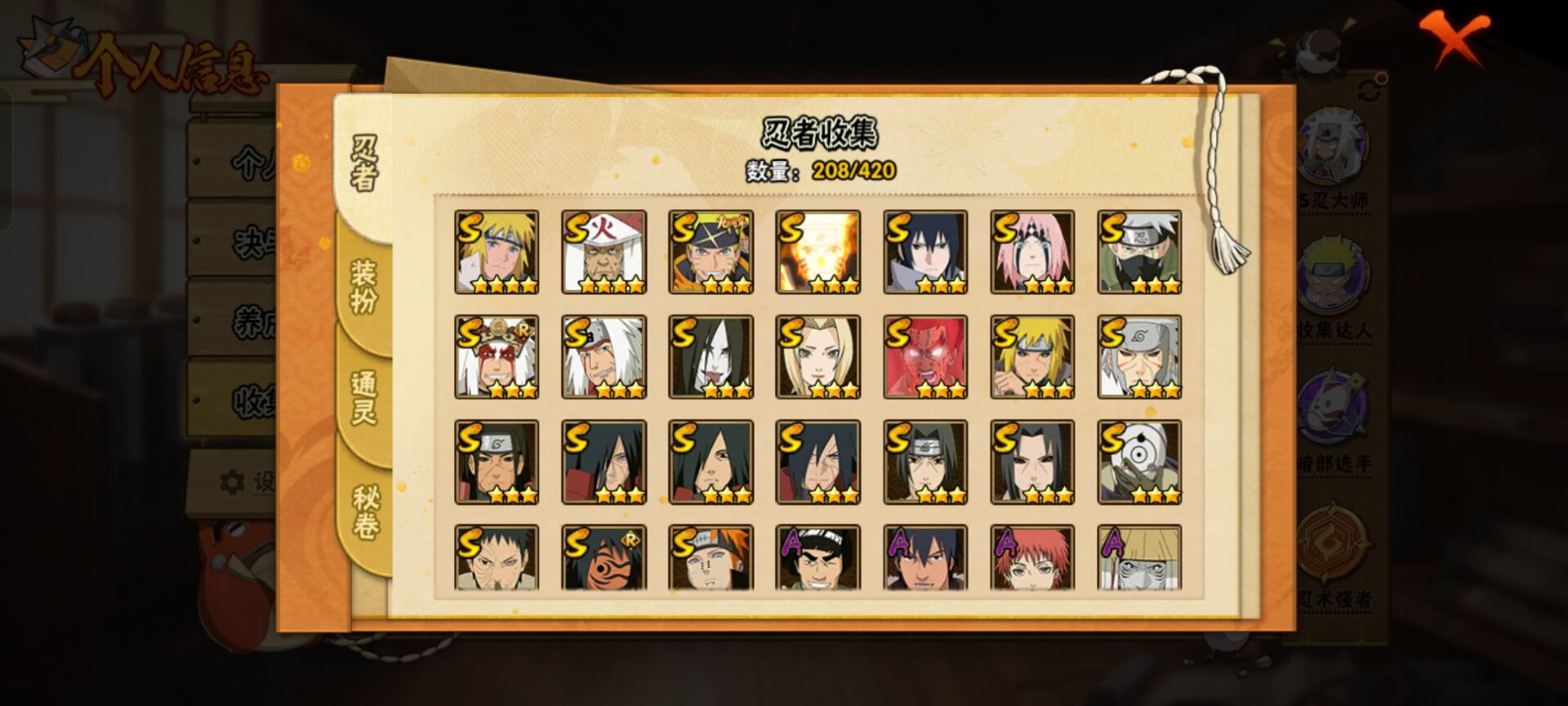This screenshot has width=1568, height=706.
Task: Open the 秘卷 scroll tab
Action: pyautogui.click(x=364, y=512)
